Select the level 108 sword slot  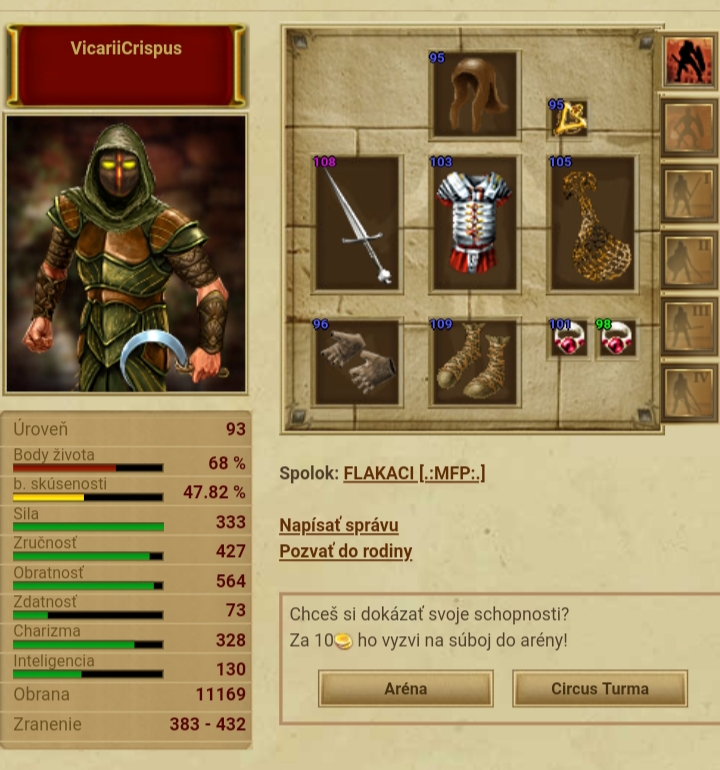(357, 224)
